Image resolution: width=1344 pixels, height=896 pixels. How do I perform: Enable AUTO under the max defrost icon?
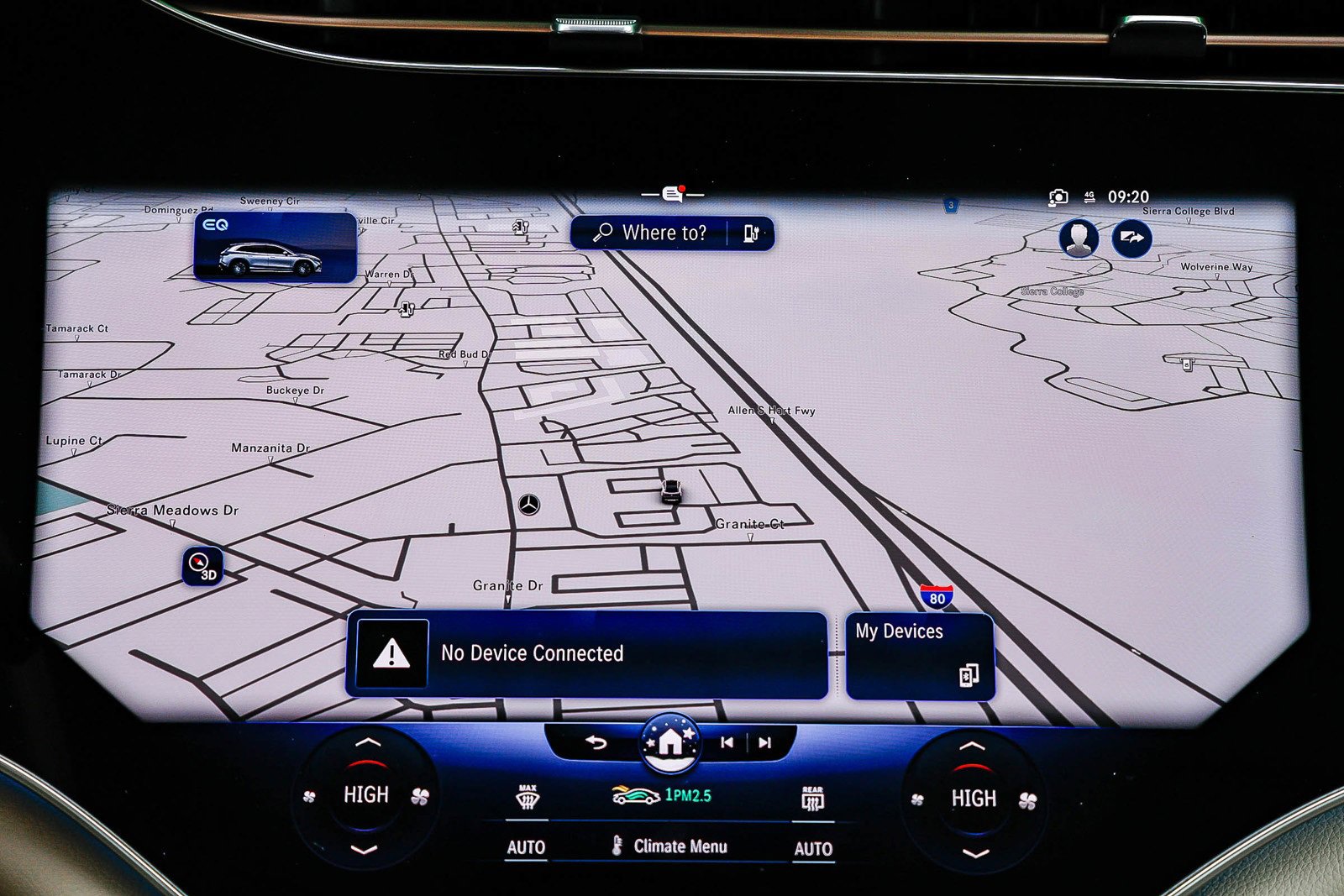[x=526, y=848]
